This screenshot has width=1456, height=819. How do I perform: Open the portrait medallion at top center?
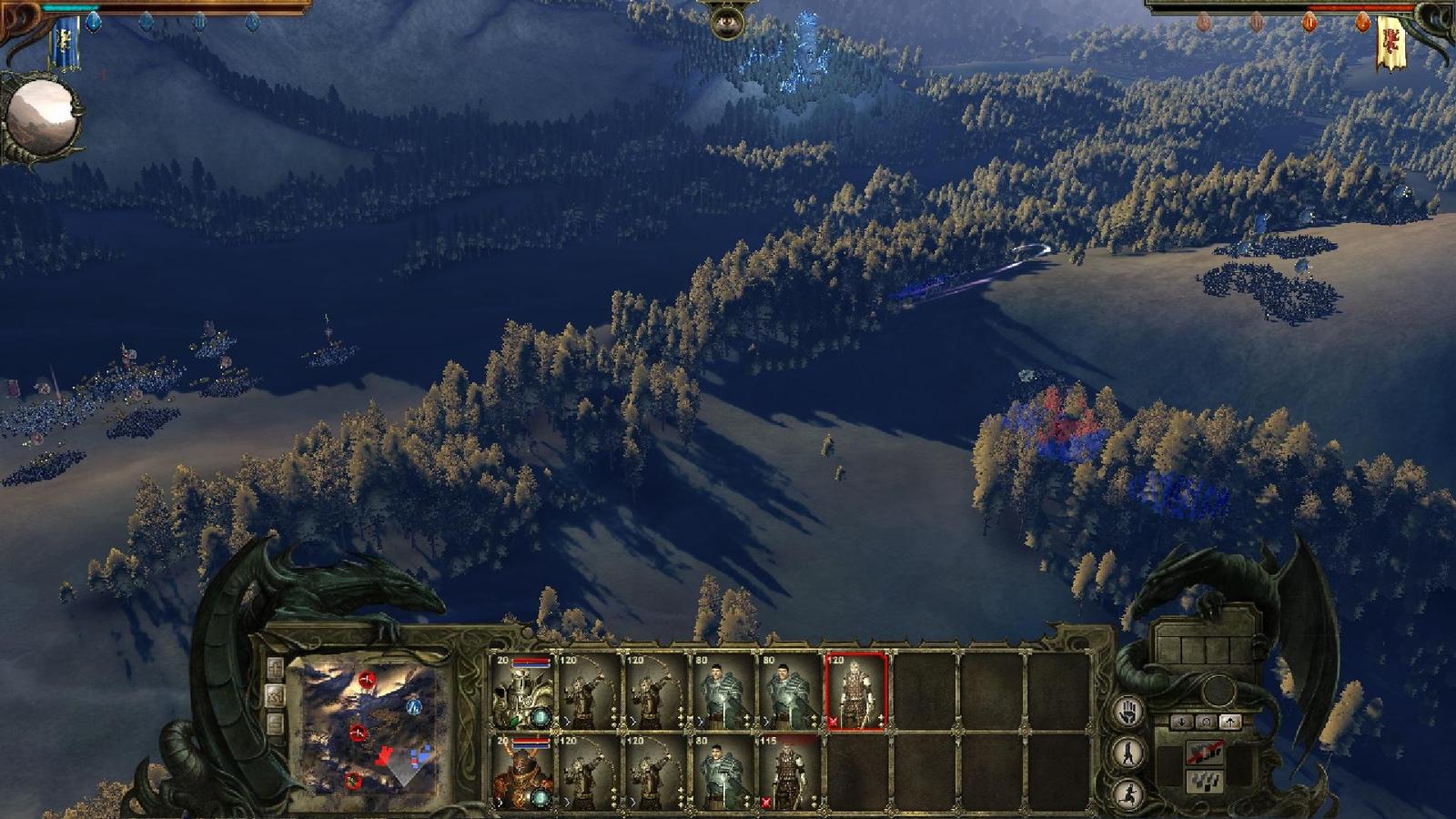pos(728,23)
